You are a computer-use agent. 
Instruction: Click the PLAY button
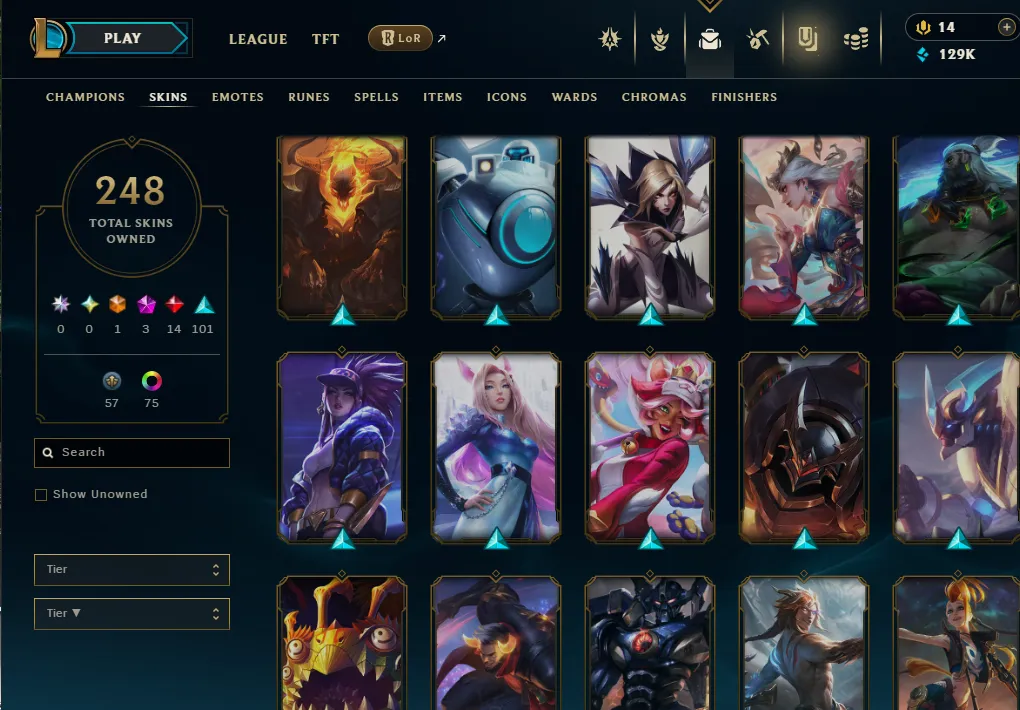tap(122, 38)
